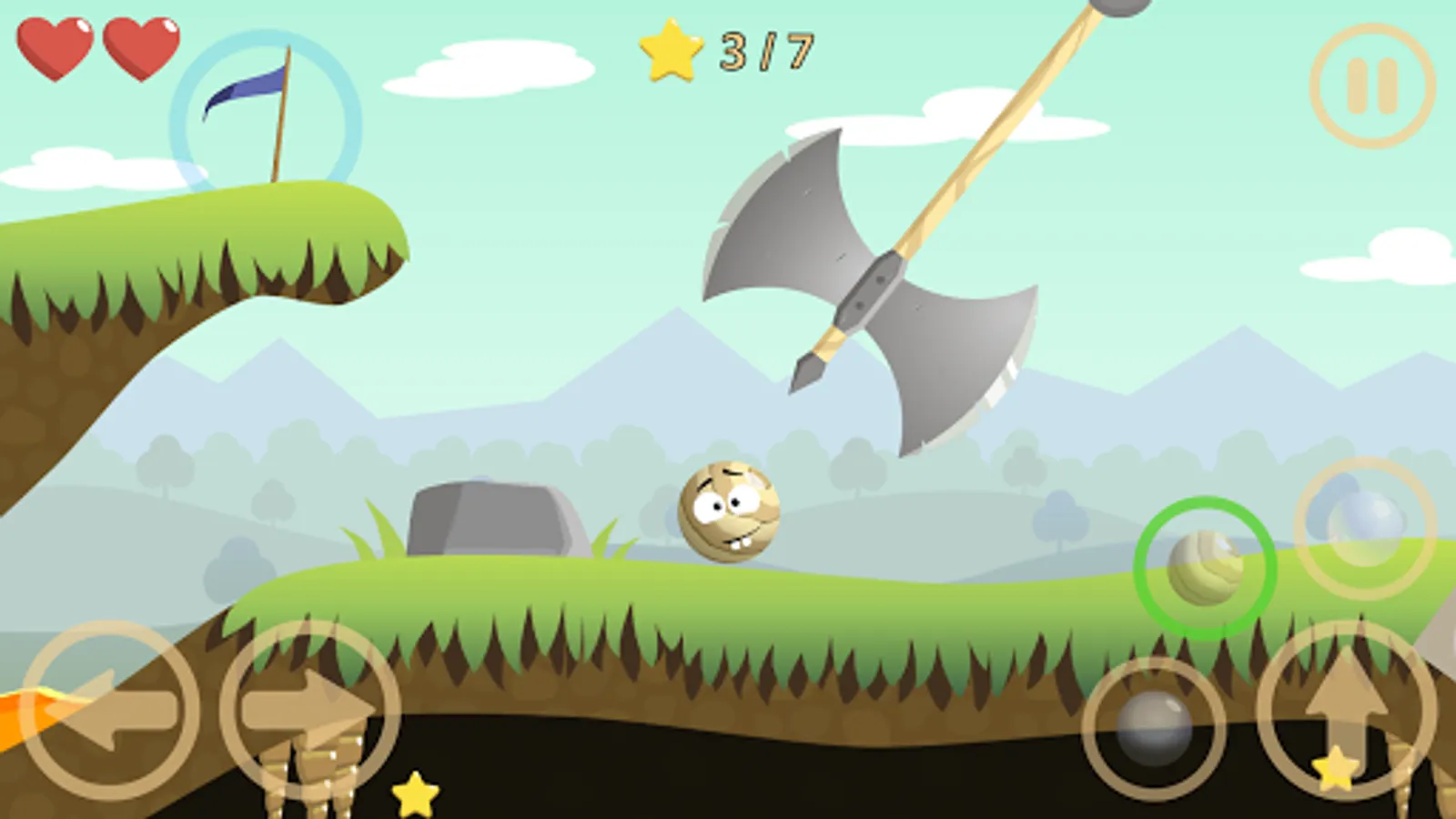Tap the gold star icon beside the 3/7 counter
This screenshot has width=1456, height=819.
click(x=671, y=52)
